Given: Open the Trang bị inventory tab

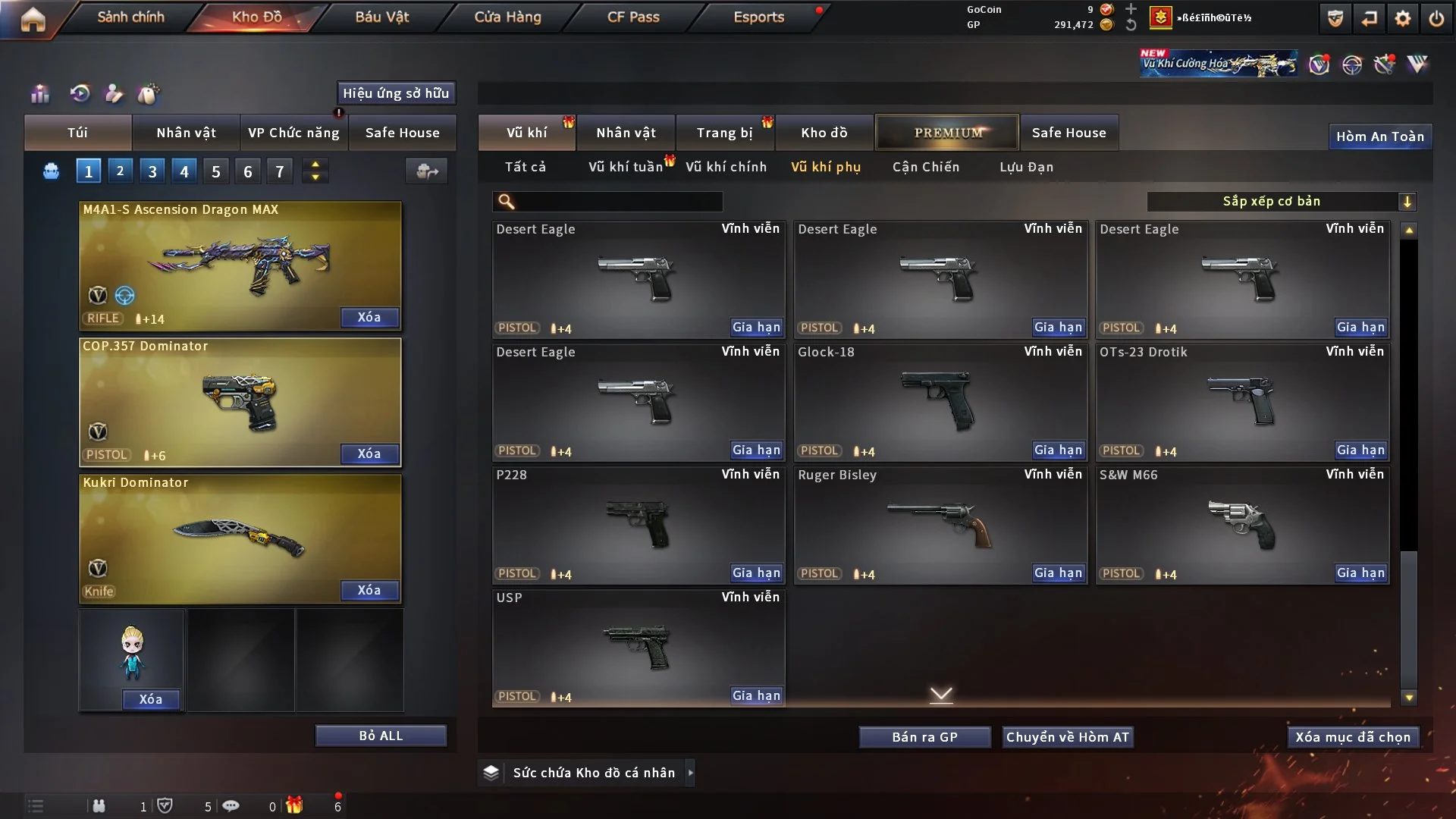Looking at the screenshot, I should 724,133.
